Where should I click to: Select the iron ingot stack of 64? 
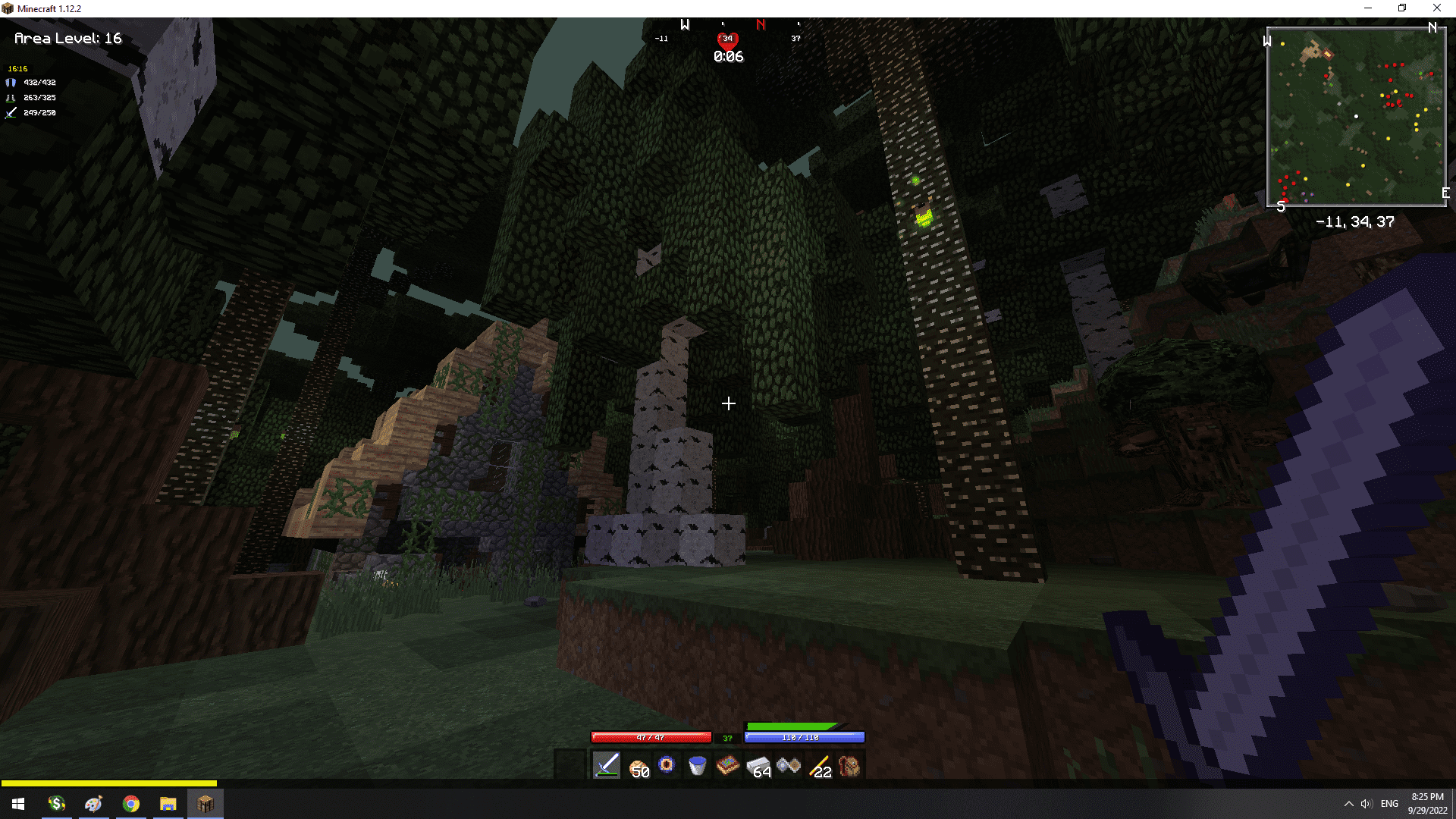point(758,767)
